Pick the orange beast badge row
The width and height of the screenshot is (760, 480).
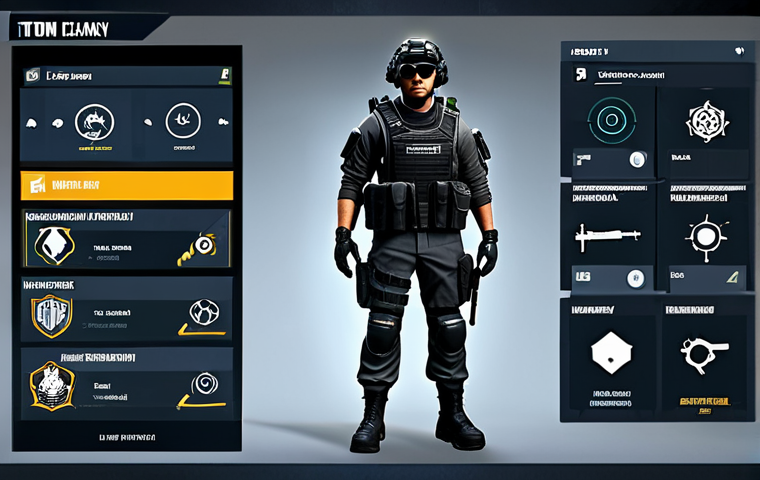(x=127, y=383)
